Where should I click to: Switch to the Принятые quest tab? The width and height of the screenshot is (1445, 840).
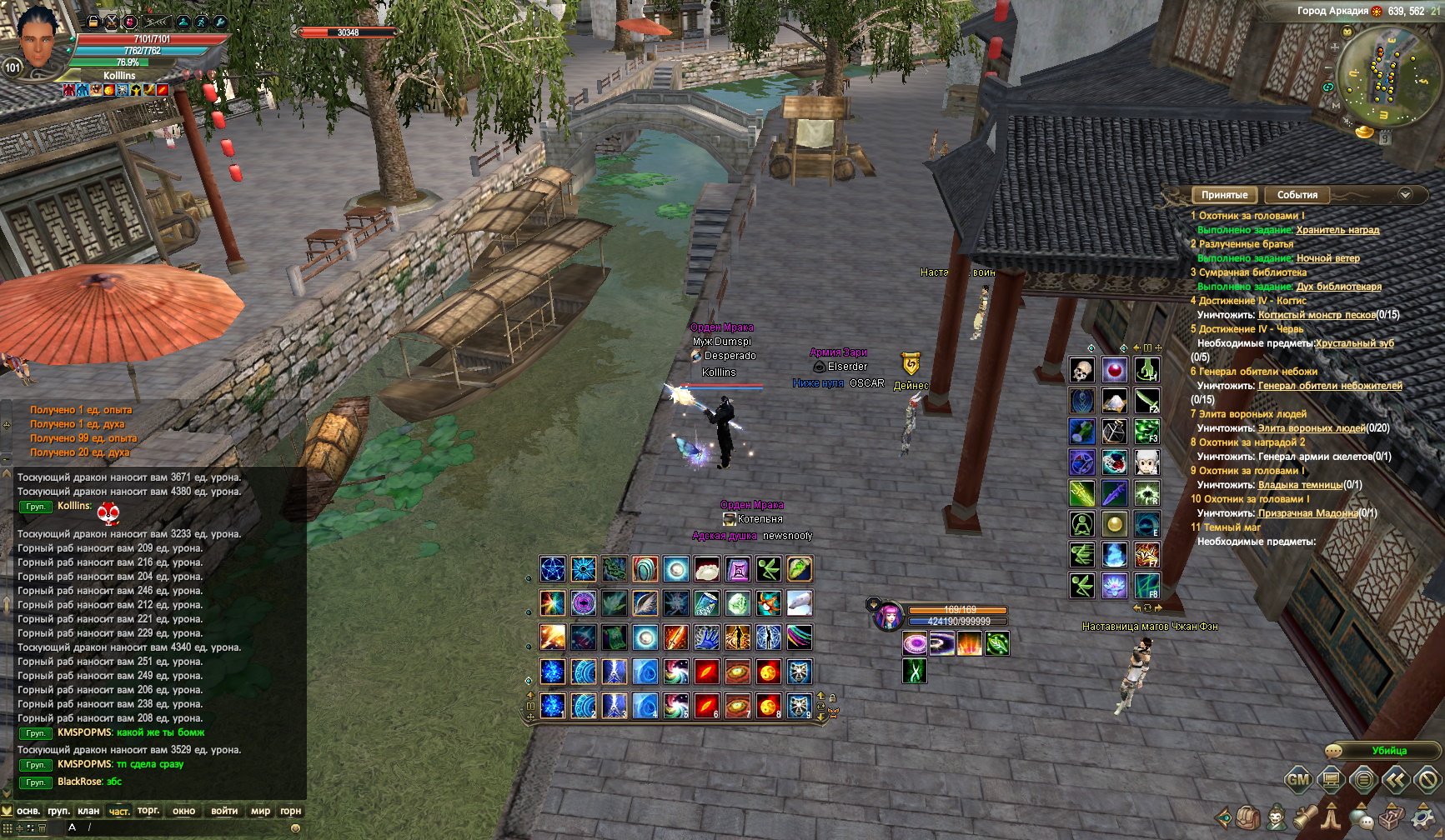tap(1224, 195)
